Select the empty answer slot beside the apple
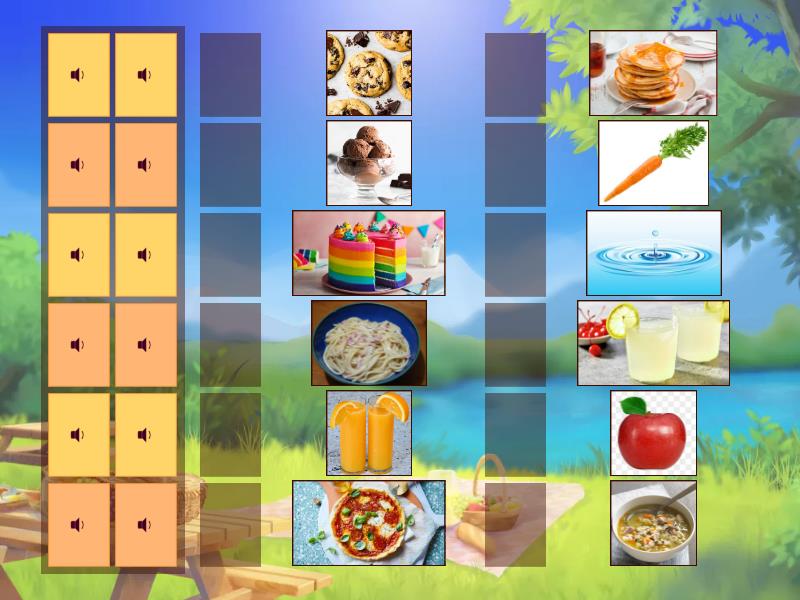This screenshot has height=600, width=800. click(515, 435)
